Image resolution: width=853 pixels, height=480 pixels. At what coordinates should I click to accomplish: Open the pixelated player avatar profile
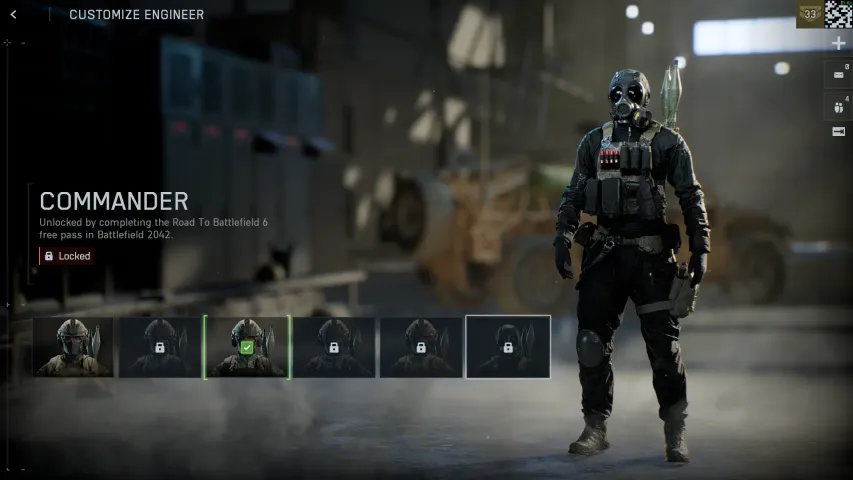838,14
